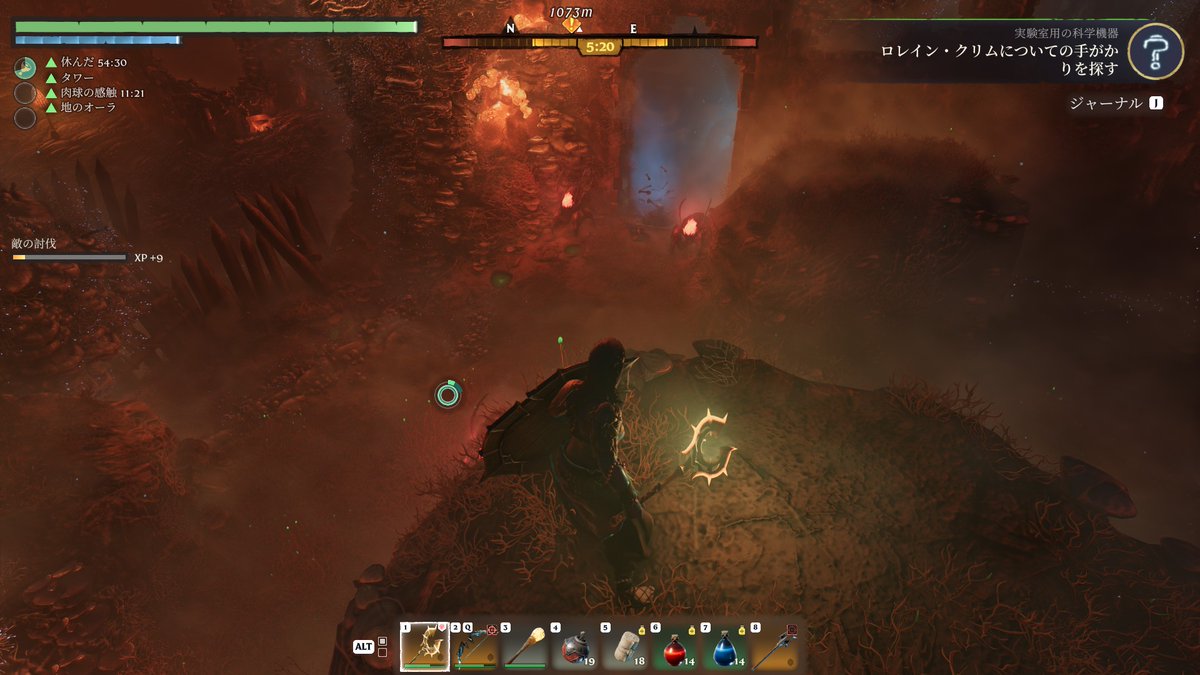
Task: Select the golden pickaxe in hotbar slot 1
Action: coord(425,647)
